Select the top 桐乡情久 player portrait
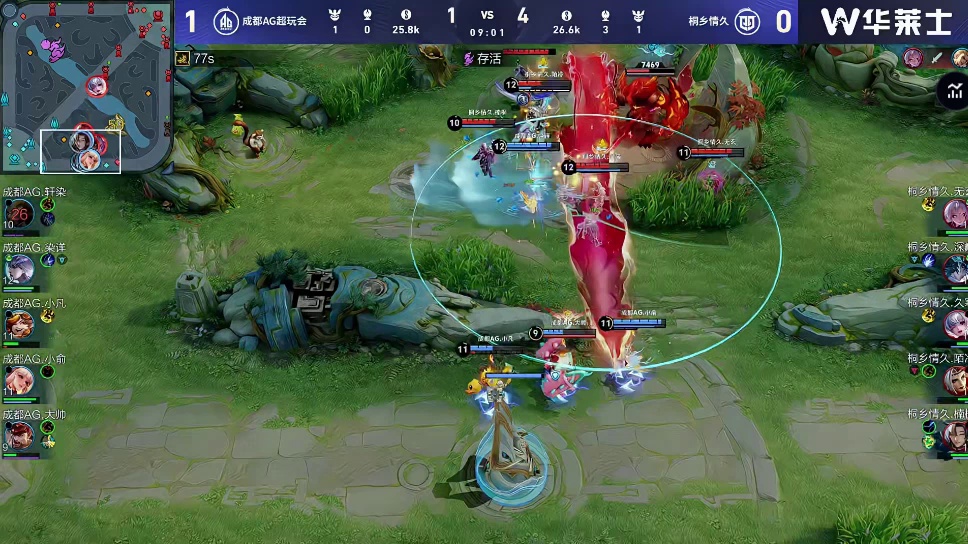Viewport: 968px width, 544px height. [x=955, y=213]
